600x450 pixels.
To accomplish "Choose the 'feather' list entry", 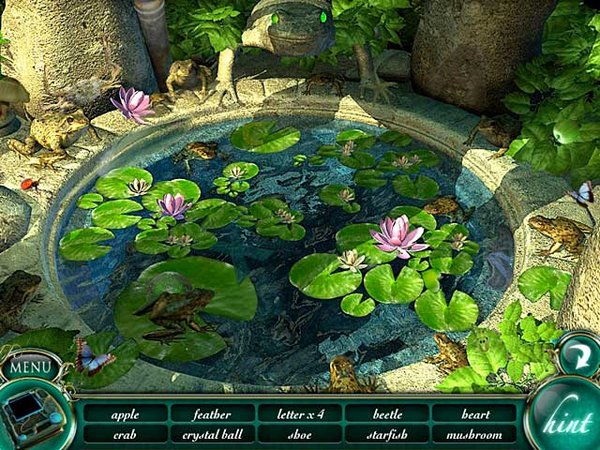I will (212, 413).
